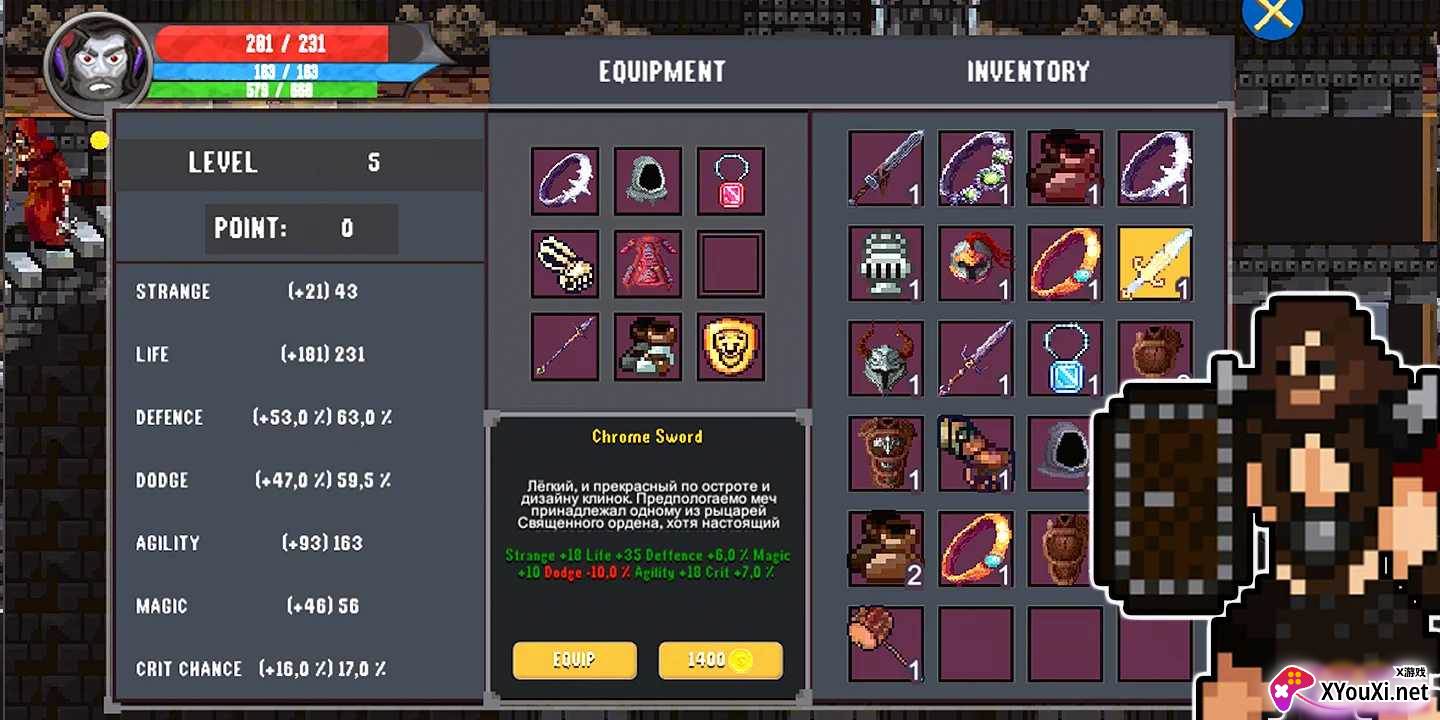
Task: Sell the item for 1400 gold
Action: (x=720, y=660)
